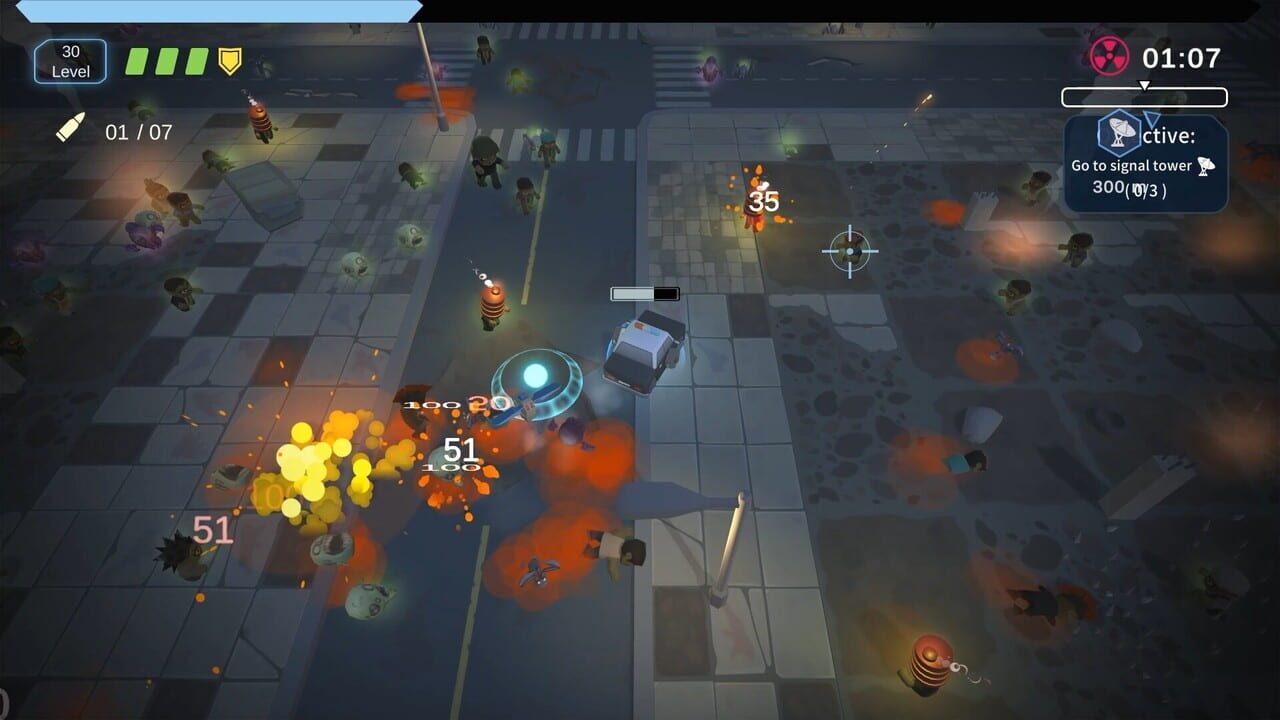Click the hexagonal emblem on the objective panel
Viewport: 1280px width, 720px height.
1118,132
